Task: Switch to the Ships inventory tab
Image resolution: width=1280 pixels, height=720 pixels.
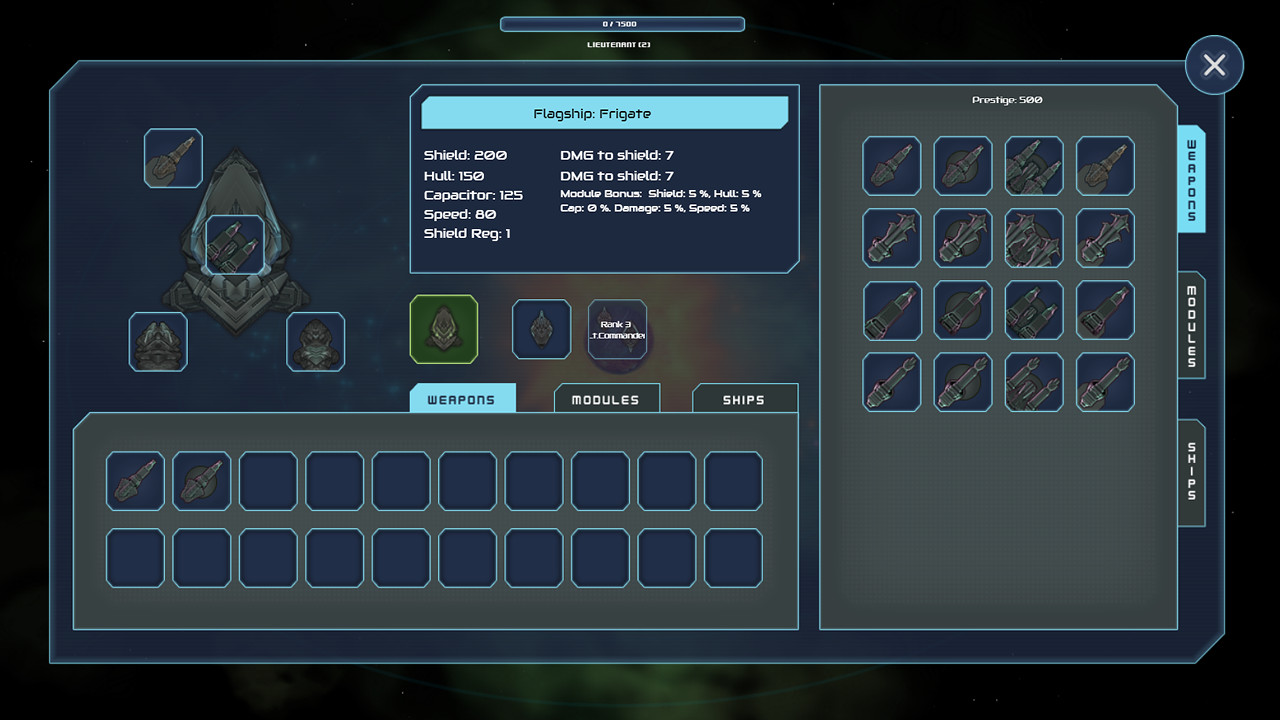Action: pos(744,398)
